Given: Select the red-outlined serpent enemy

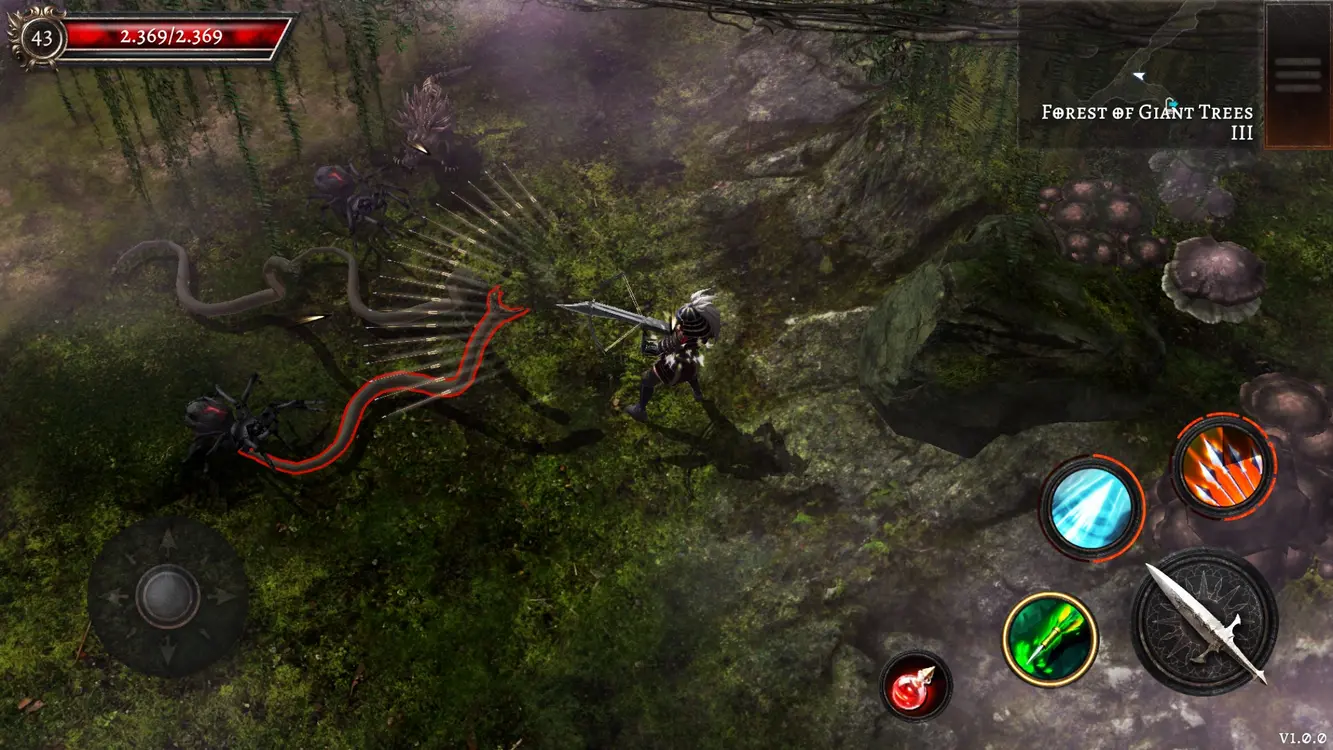Looking at the screenshot, I should (x=400, y=390).
